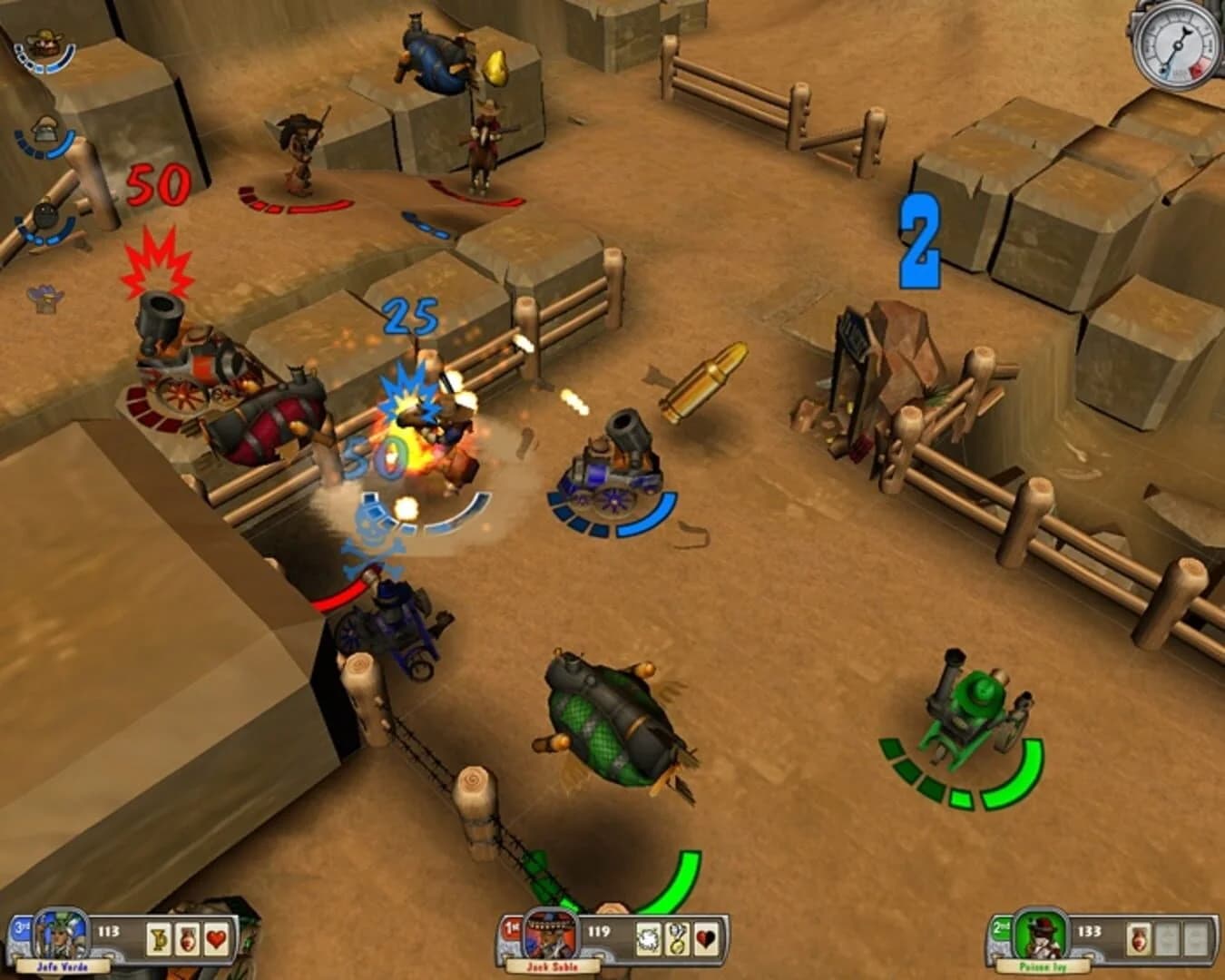The height and width of the screenshot is (980, 1225).
Task: Select the pocket watch card in Jack Sable's slots
Action: tap(677, 938)
